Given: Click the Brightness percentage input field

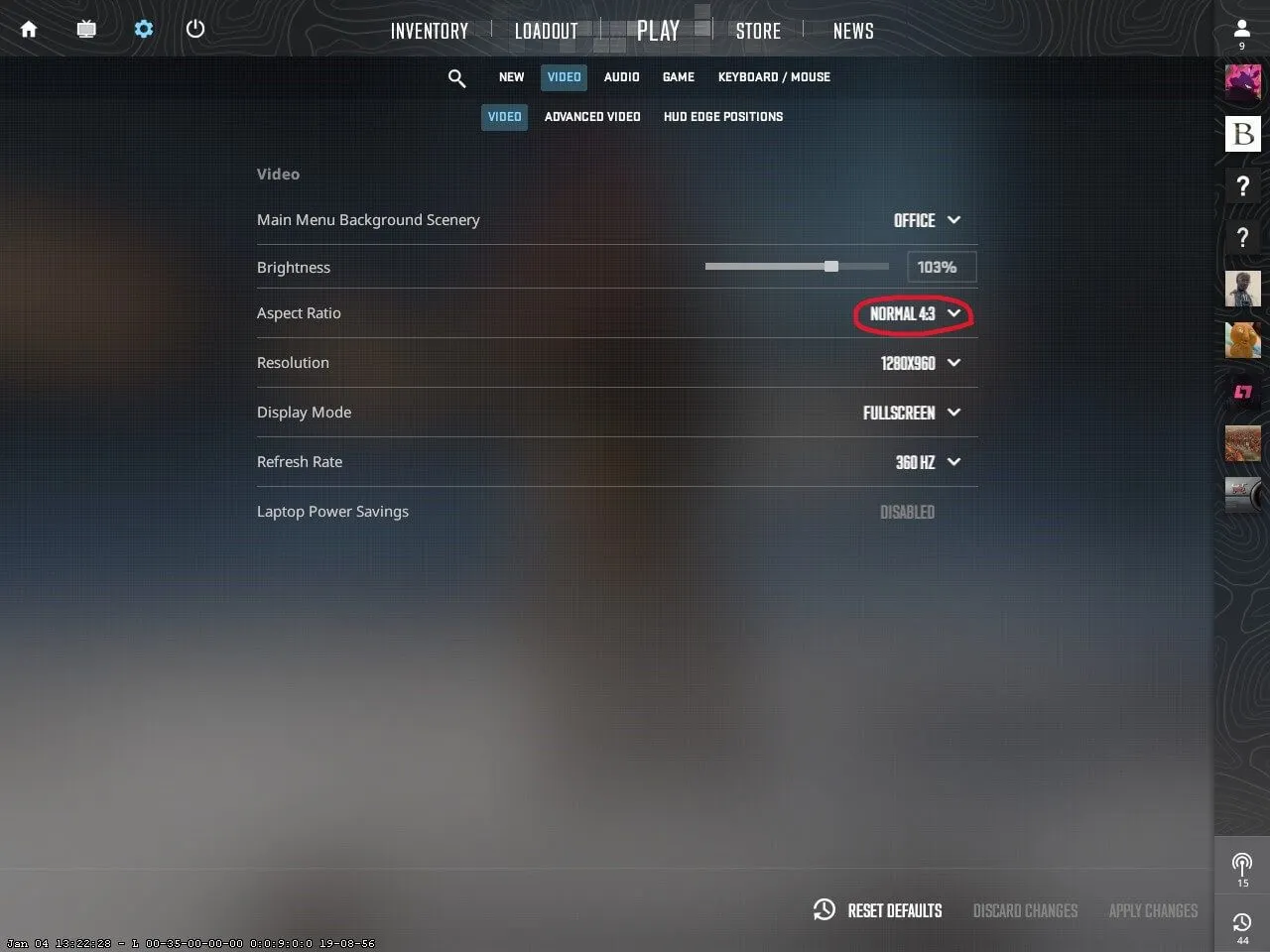Looking at the screenshot, I should tap(941, 267).
